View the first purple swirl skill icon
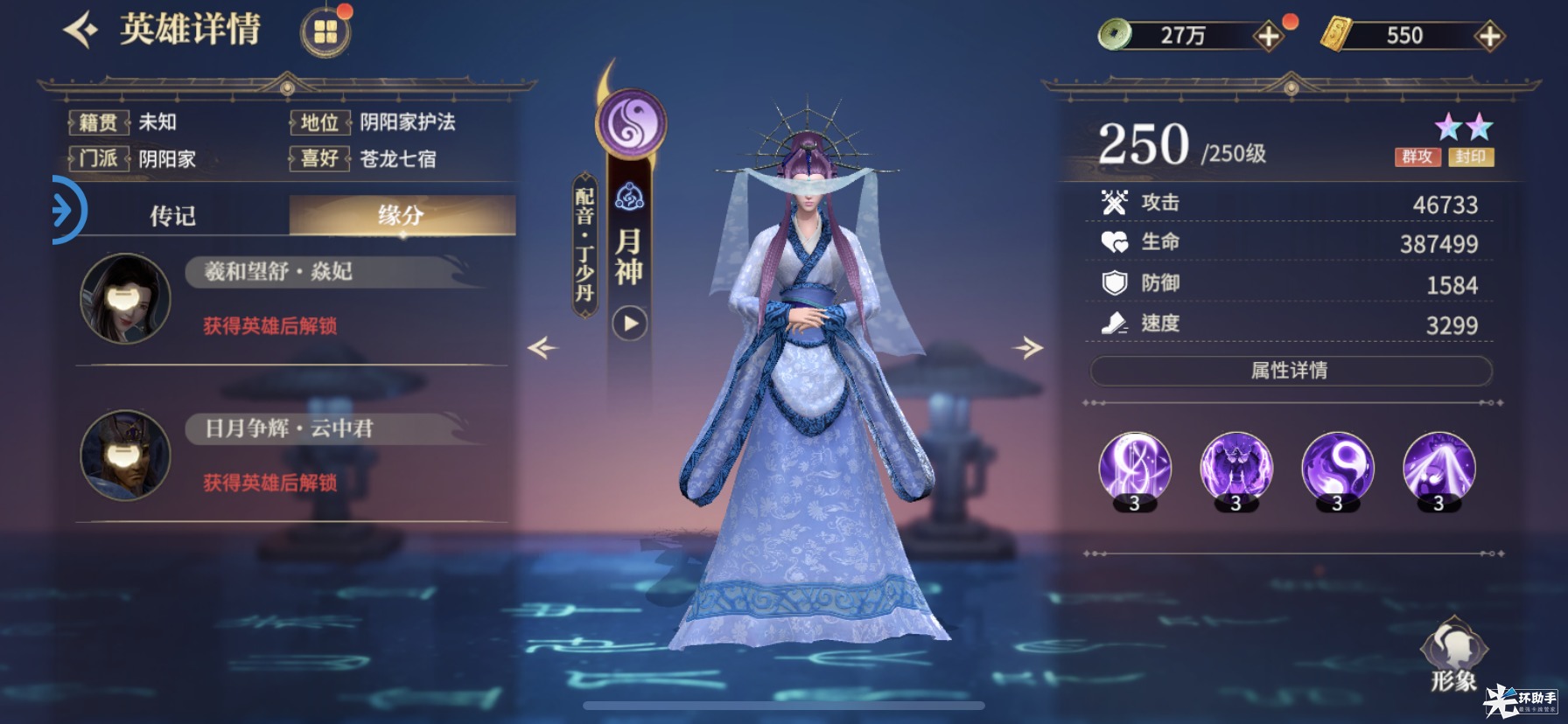The image size is (1568, 724). click(1135, 468)
